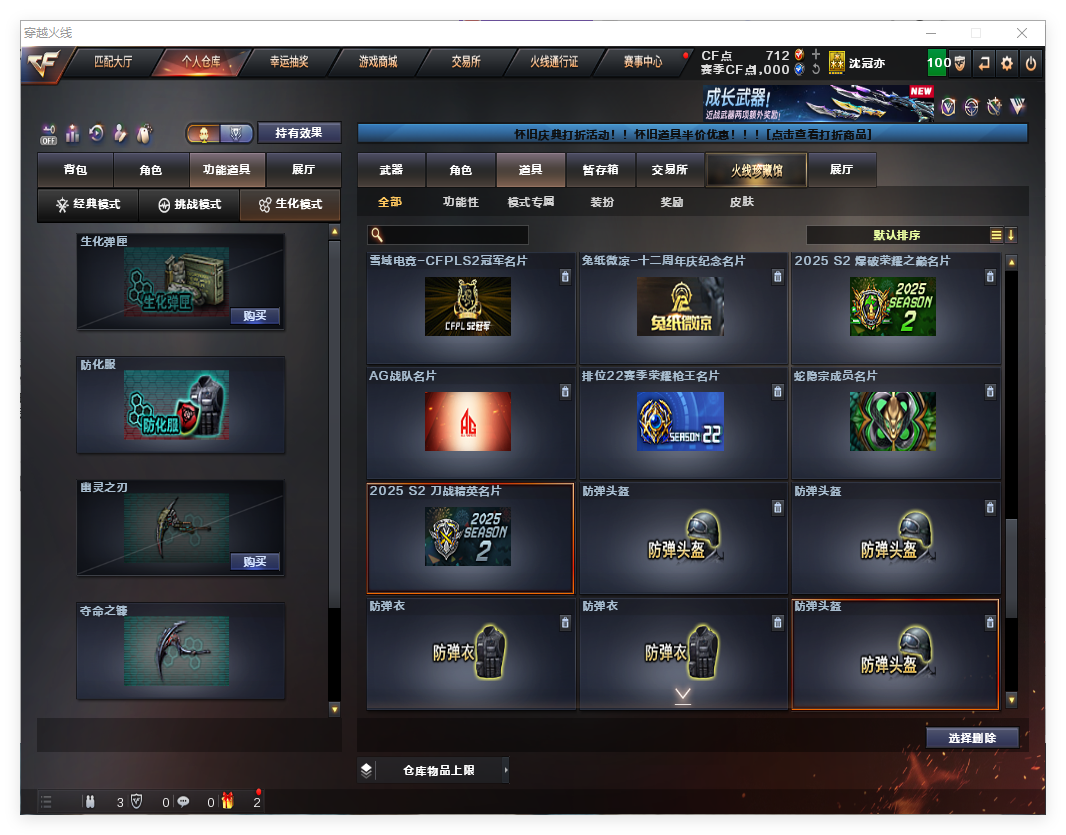The image size is (1066, 835).
Task: Switch to the 武器 weapons tab
Action: pyautogui.click(x=391, y=170)
